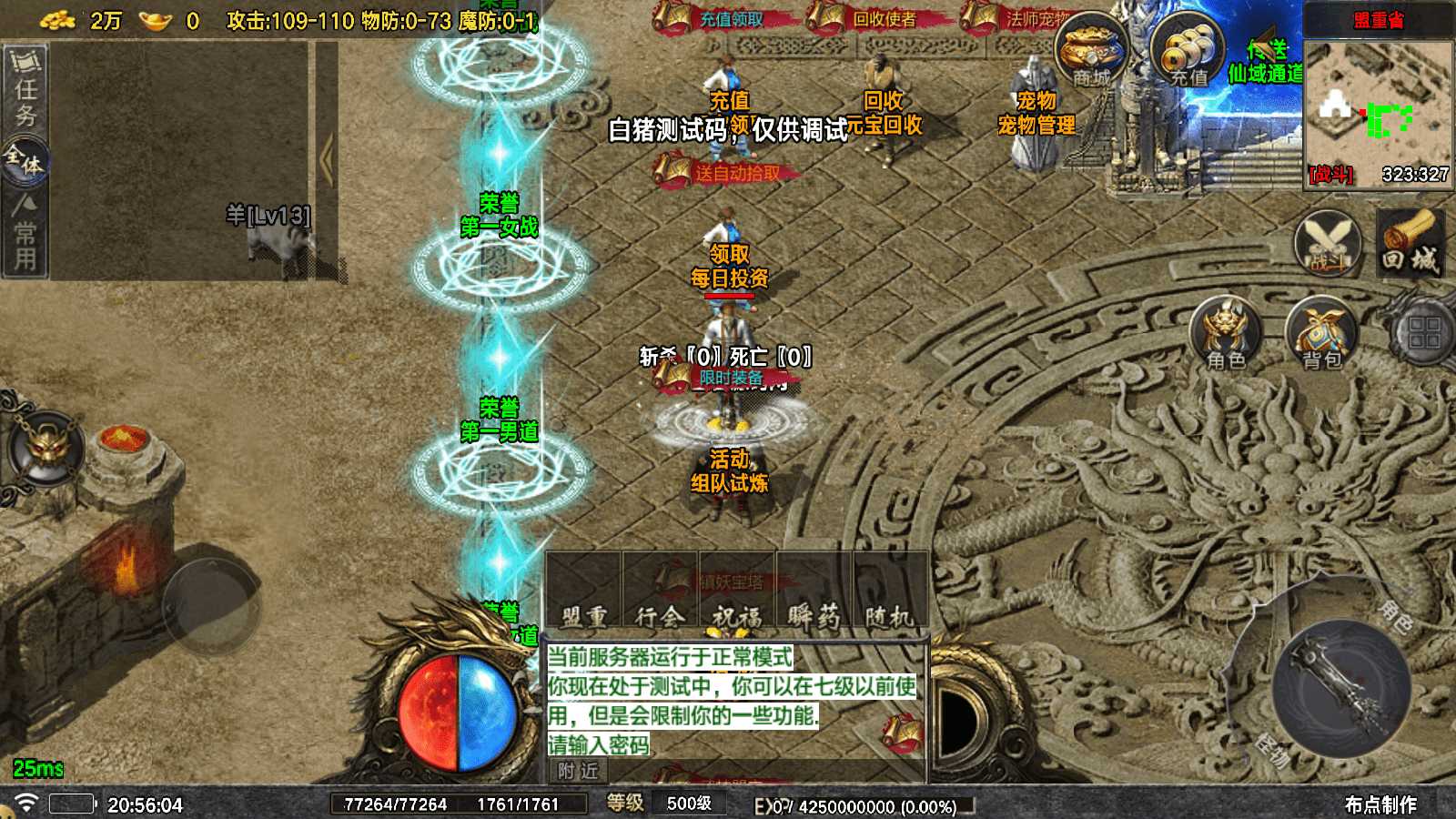Toggle the [战斗] combat mode under the minimap
The image size is (1456, 819).
pos(1330,173)
